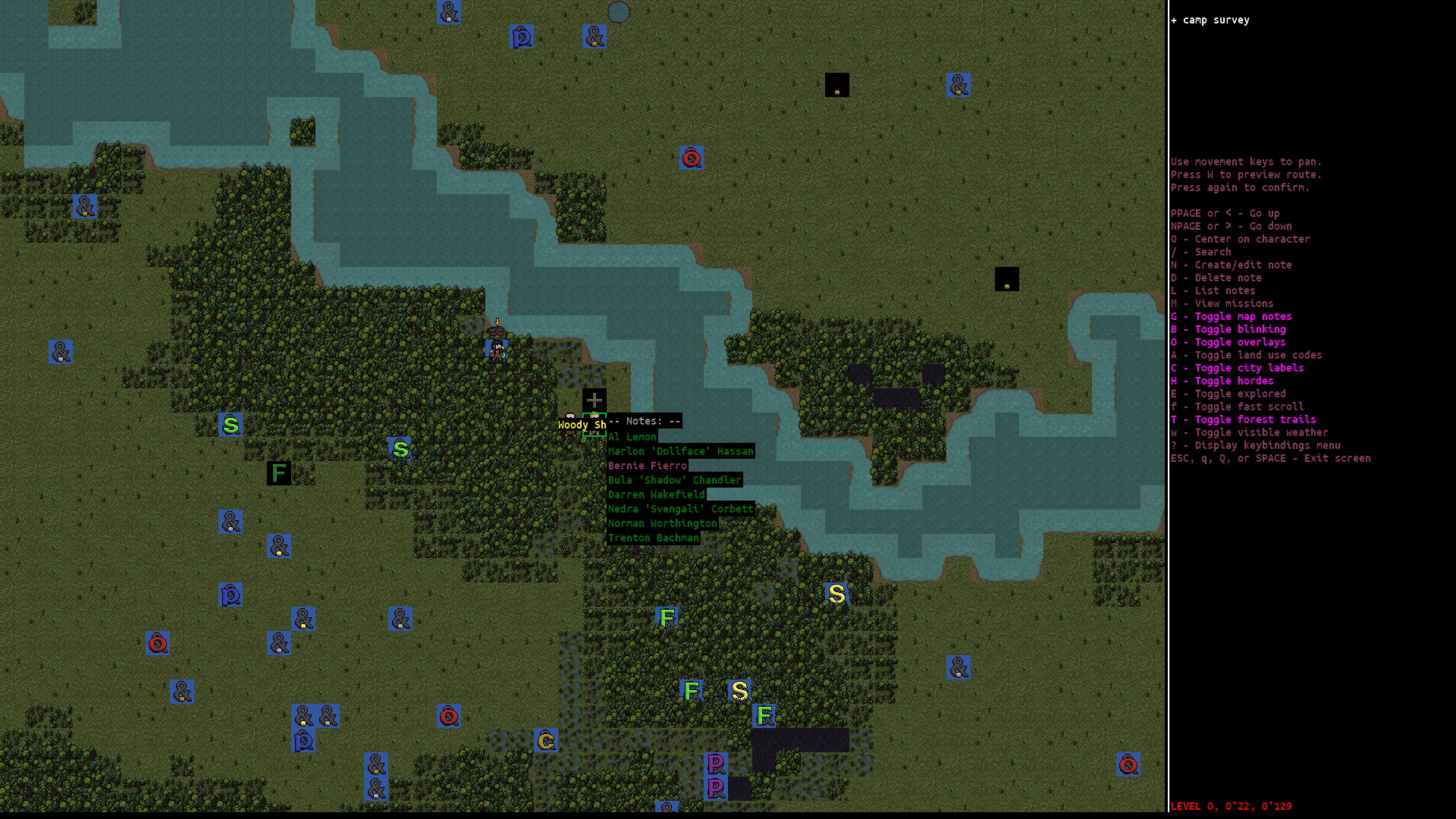Click 'L - List notes' option
Viewport: 1456px width, 819px height.
tap(1214, 290)
